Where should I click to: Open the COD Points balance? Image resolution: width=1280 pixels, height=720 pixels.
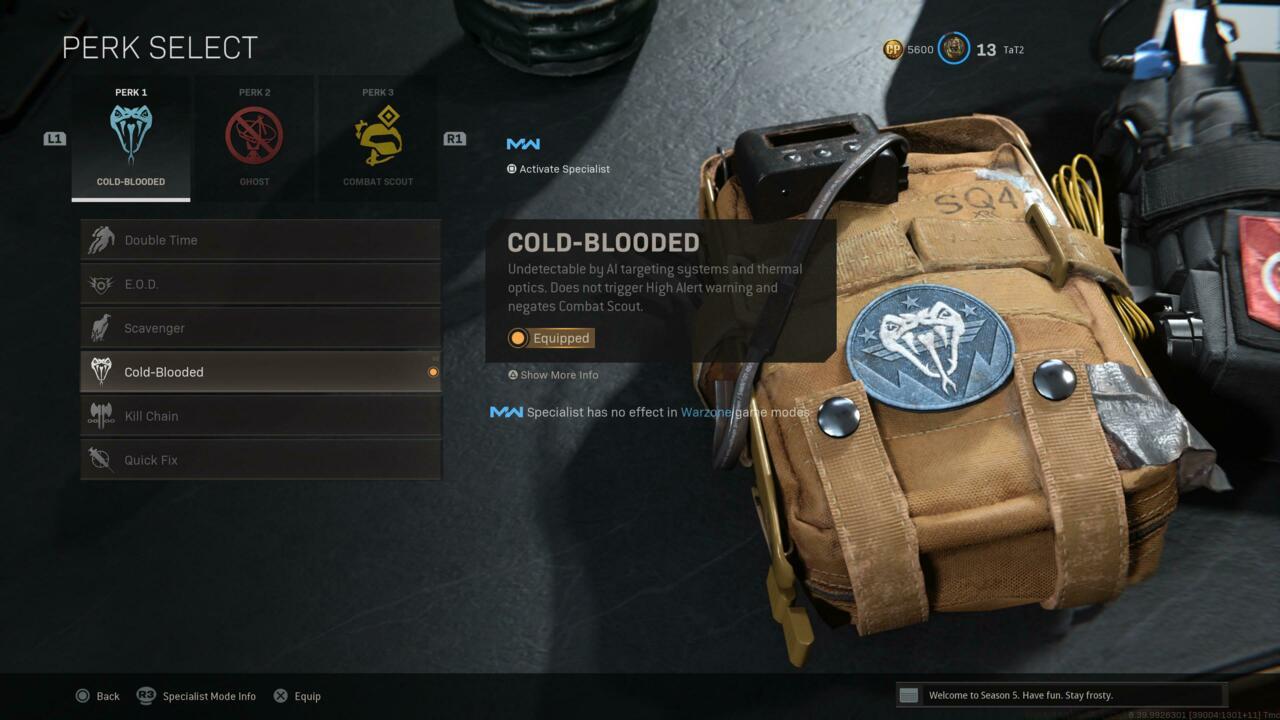coord(908,49)
